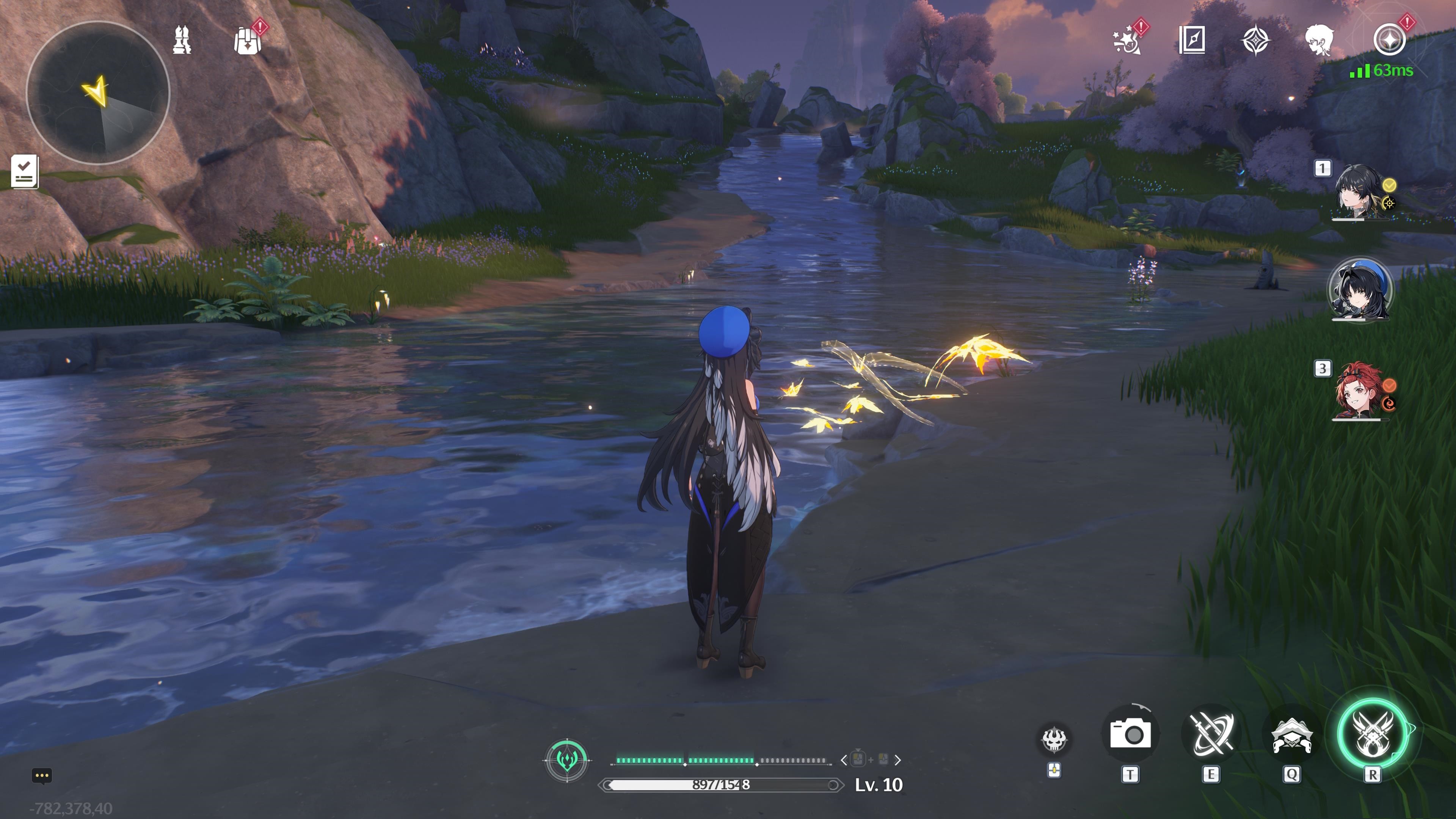Open the quest tracker checklist icon

pyautogui.click(x=24, y=171)
